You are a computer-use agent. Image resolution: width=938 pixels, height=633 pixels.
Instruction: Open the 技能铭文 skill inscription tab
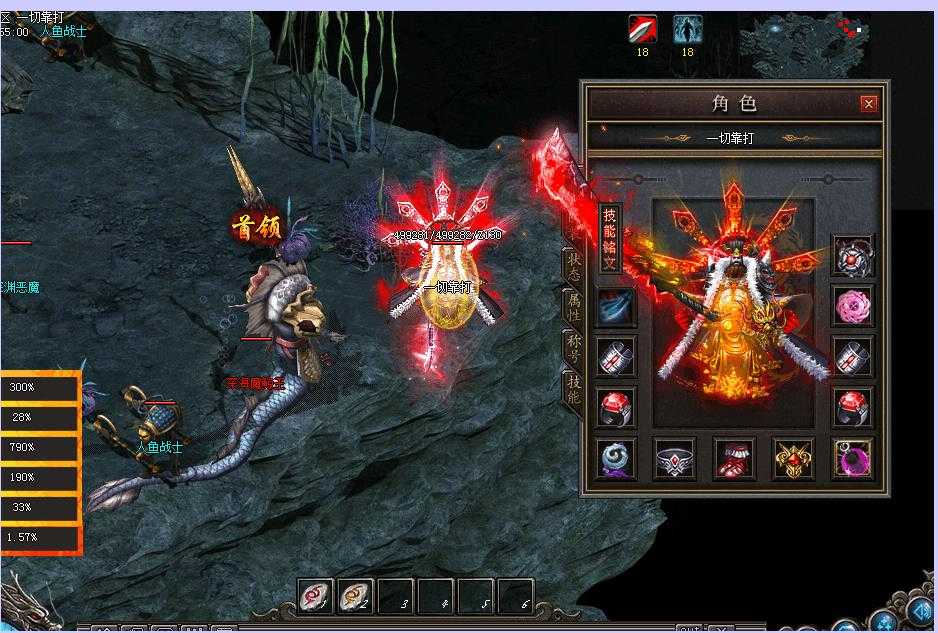610,239
